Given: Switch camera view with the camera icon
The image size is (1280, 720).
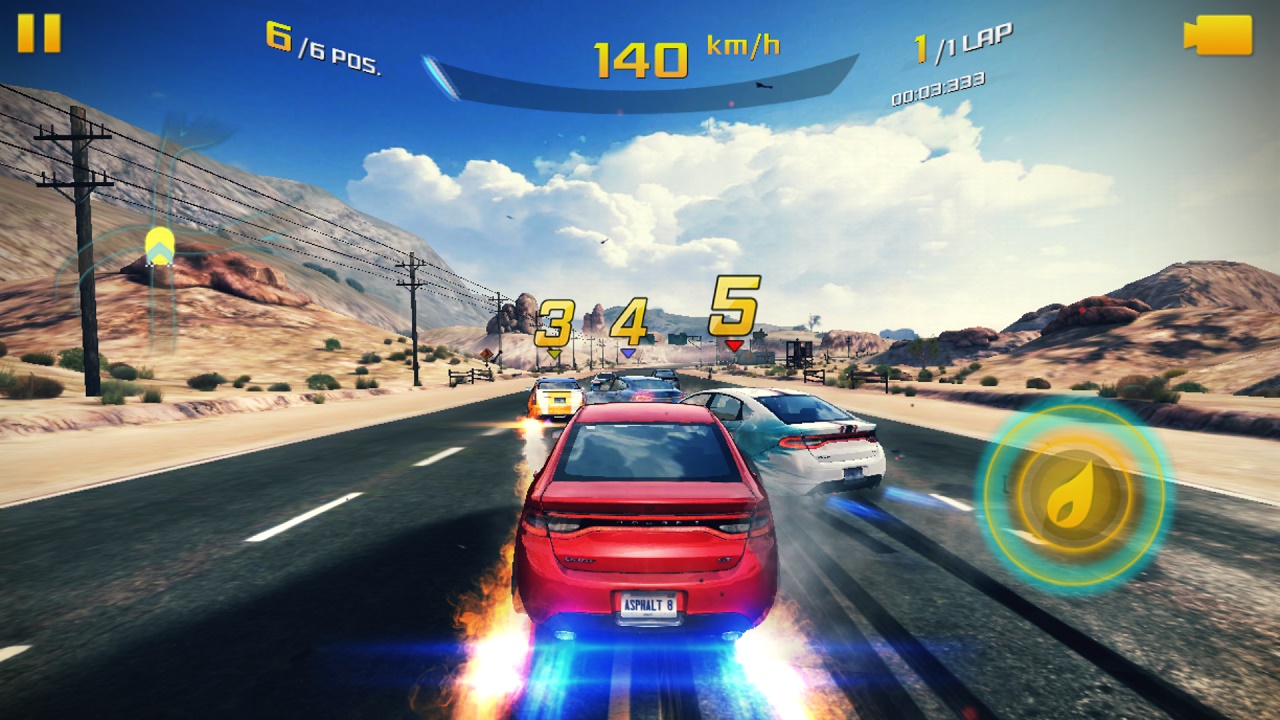Looking at the screenshot, I should pos(1218,35).
